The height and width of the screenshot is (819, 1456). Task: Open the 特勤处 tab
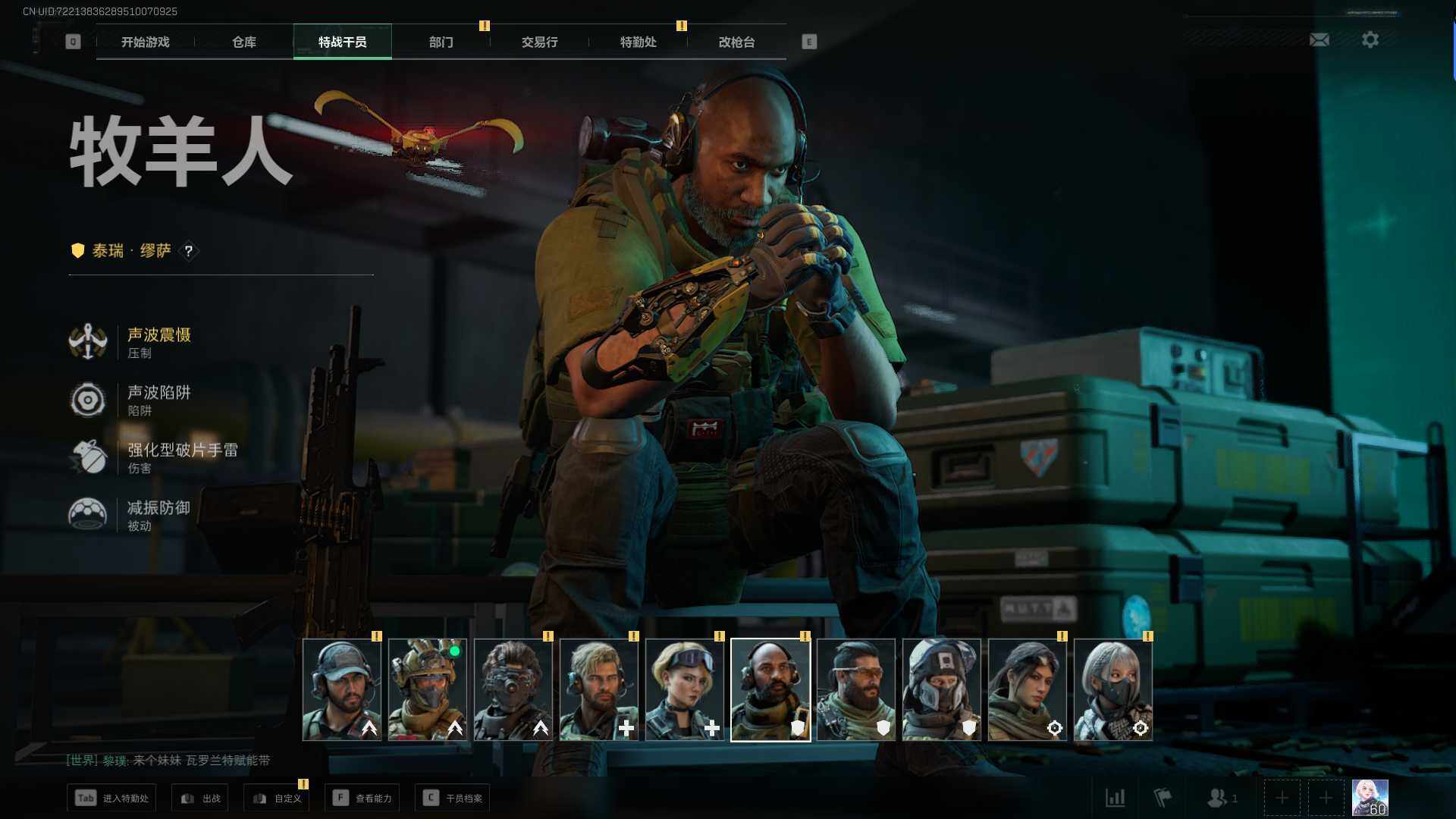click(x=638, y=42)
